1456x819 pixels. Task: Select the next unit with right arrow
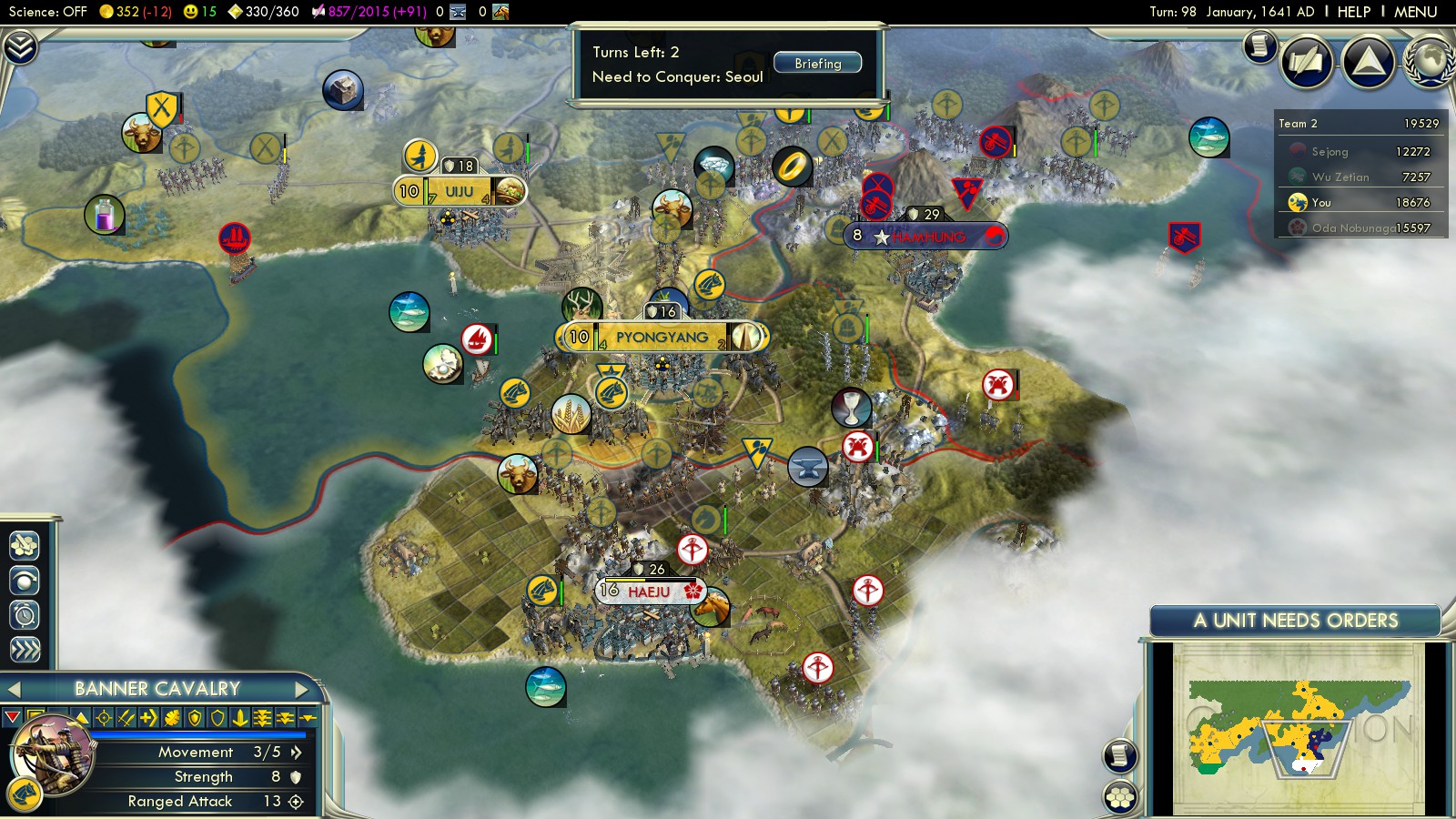(301, 689)
